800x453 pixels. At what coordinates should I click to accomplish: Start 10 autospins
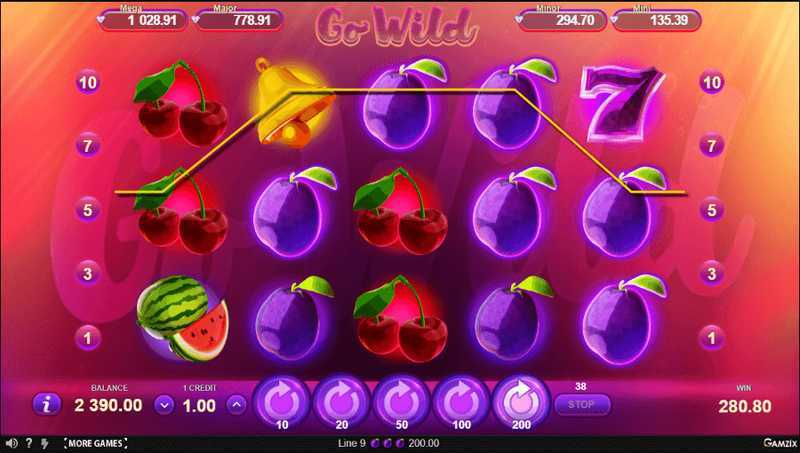click(281, 400)
